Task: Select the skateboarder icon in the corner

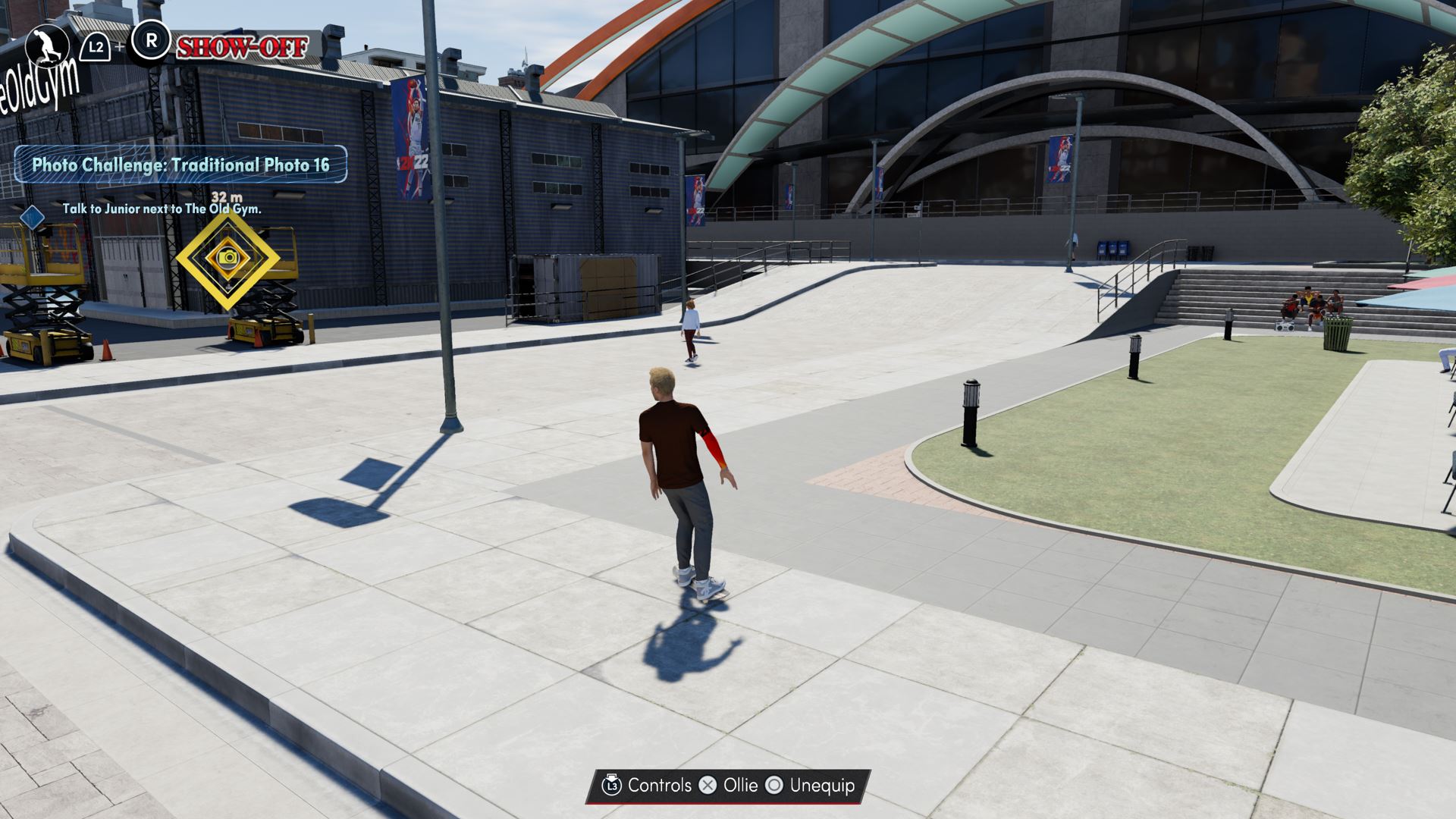Action: tap(47, 45)
